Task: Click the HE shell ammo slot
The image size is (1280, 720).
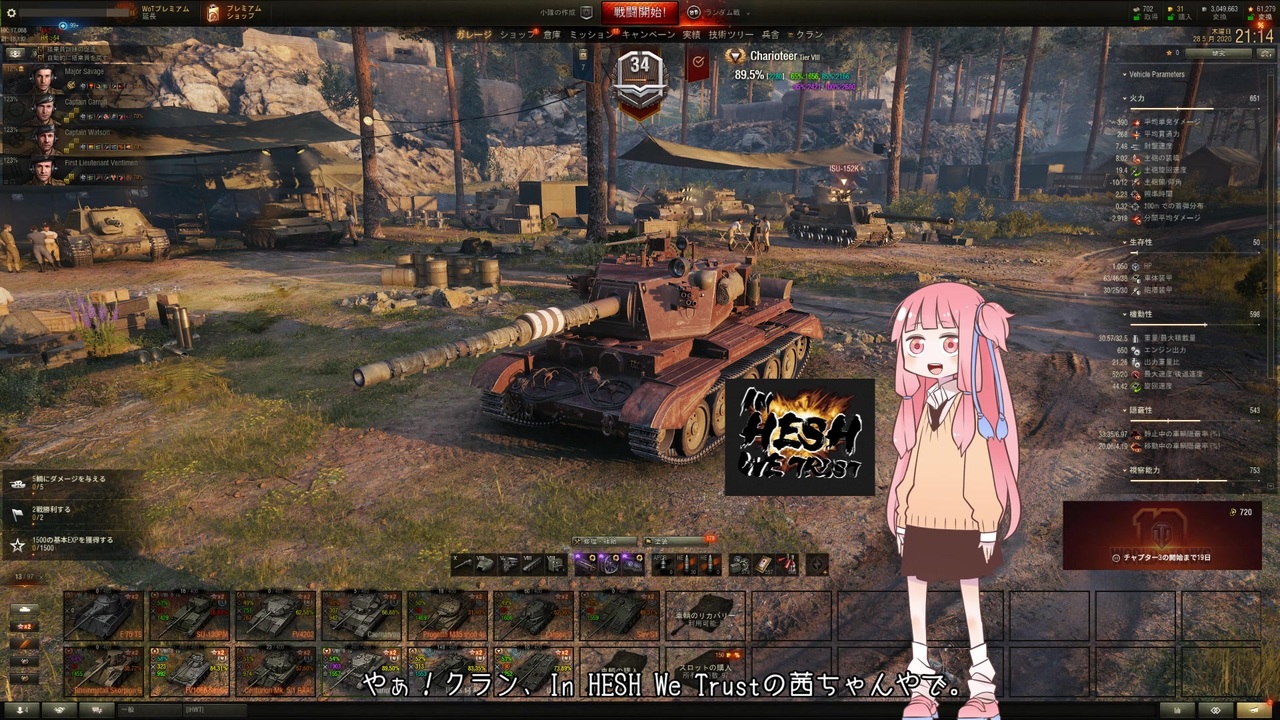Action: pos(687,565)
